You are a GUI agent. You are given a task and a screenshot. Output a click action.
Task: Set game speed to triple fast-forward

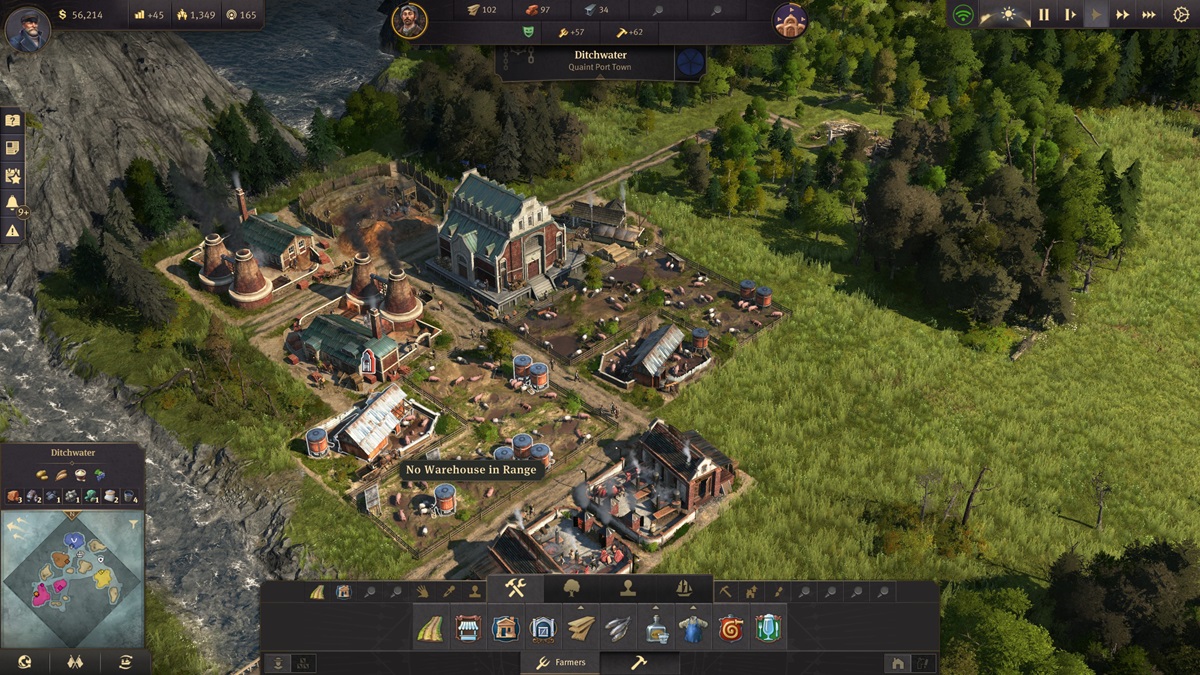coord(1149,15)
